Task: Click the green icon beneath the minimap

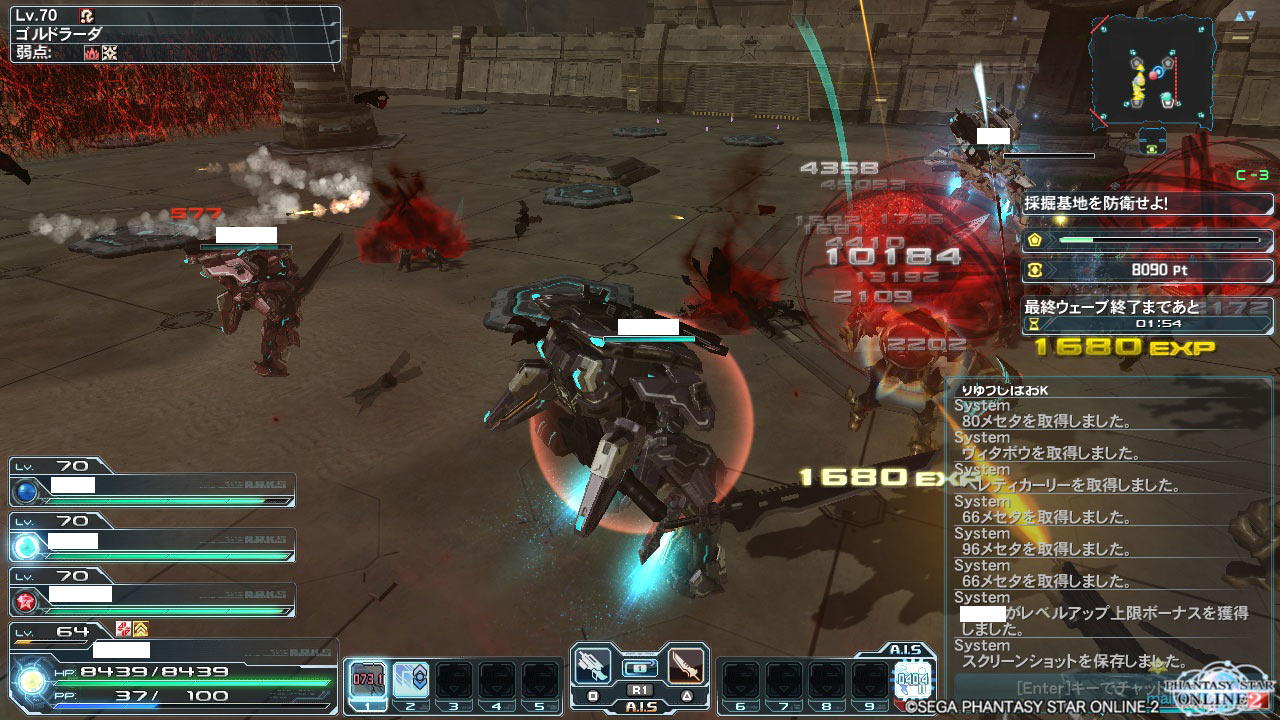Action: click(1155, 145)
